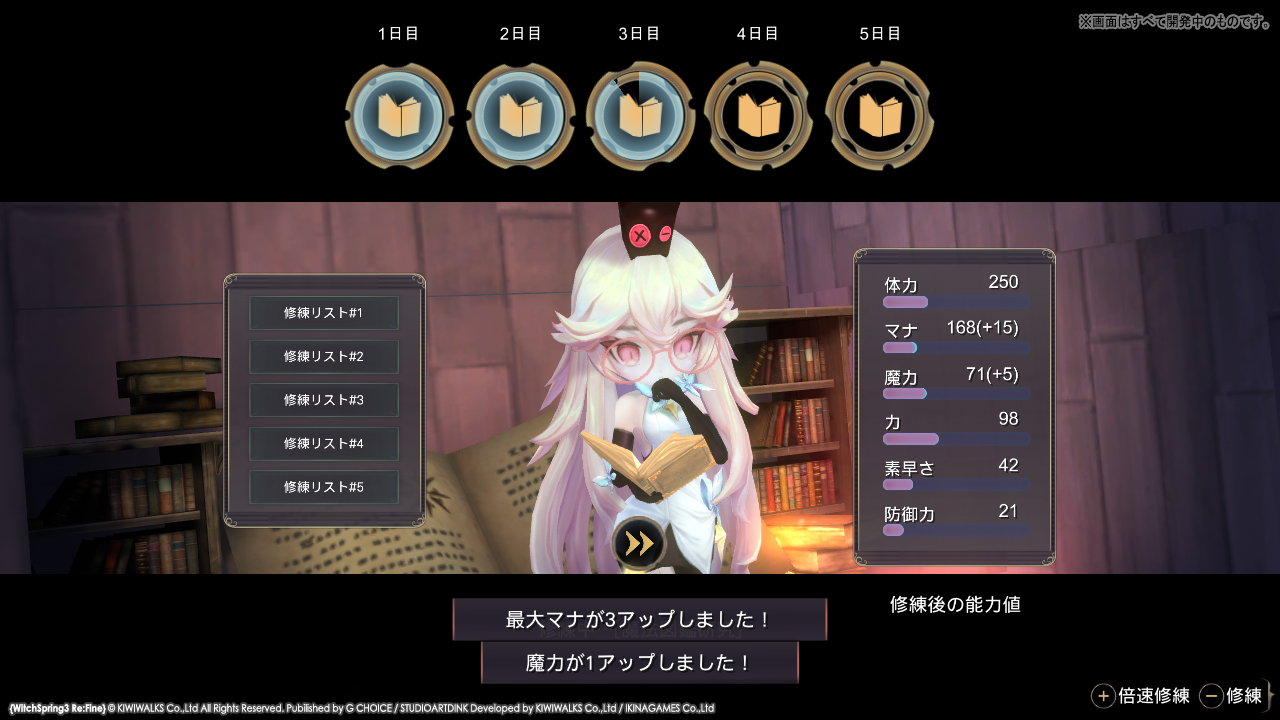
Task: Click the 力 stat progress bar
Action: (955, 439)
